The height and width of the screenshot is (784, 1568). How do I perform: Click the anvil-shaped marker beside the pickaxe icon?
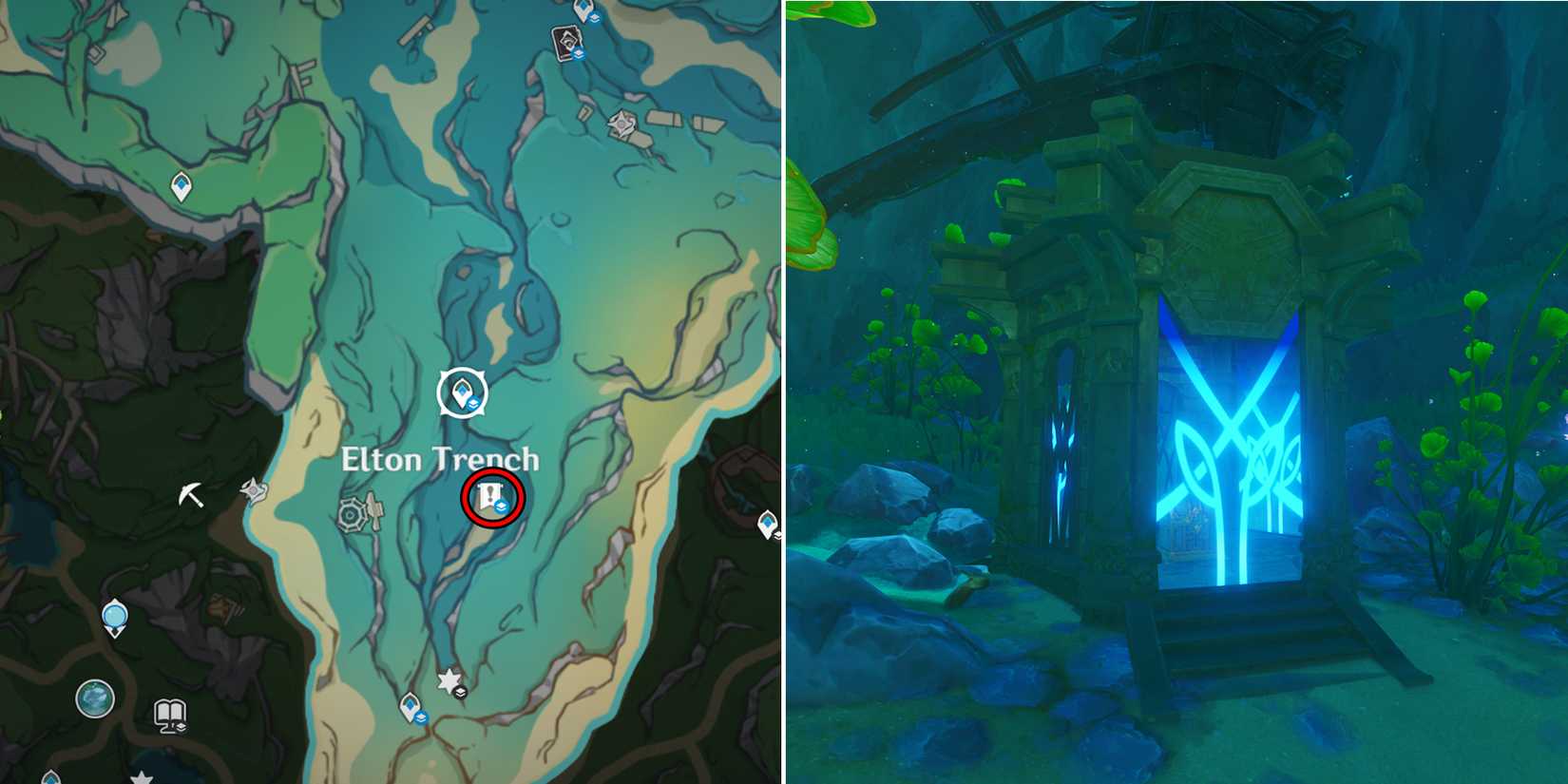(255, 490)
